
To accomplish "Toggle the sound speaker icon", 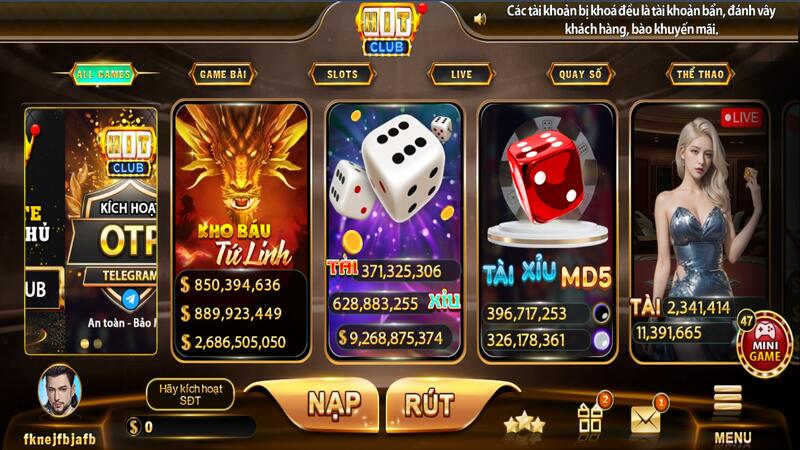I will 480,18.
